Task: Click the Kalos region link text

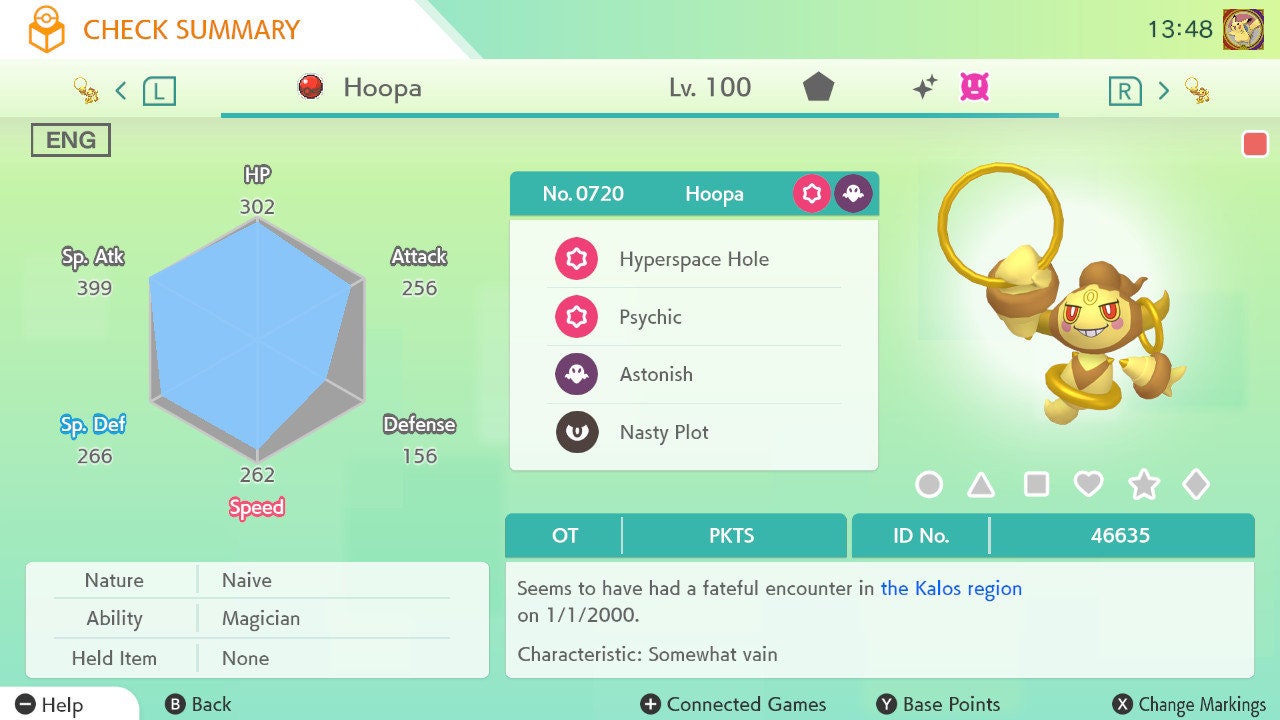Action: pyautogui.click(x=951, y=588)
